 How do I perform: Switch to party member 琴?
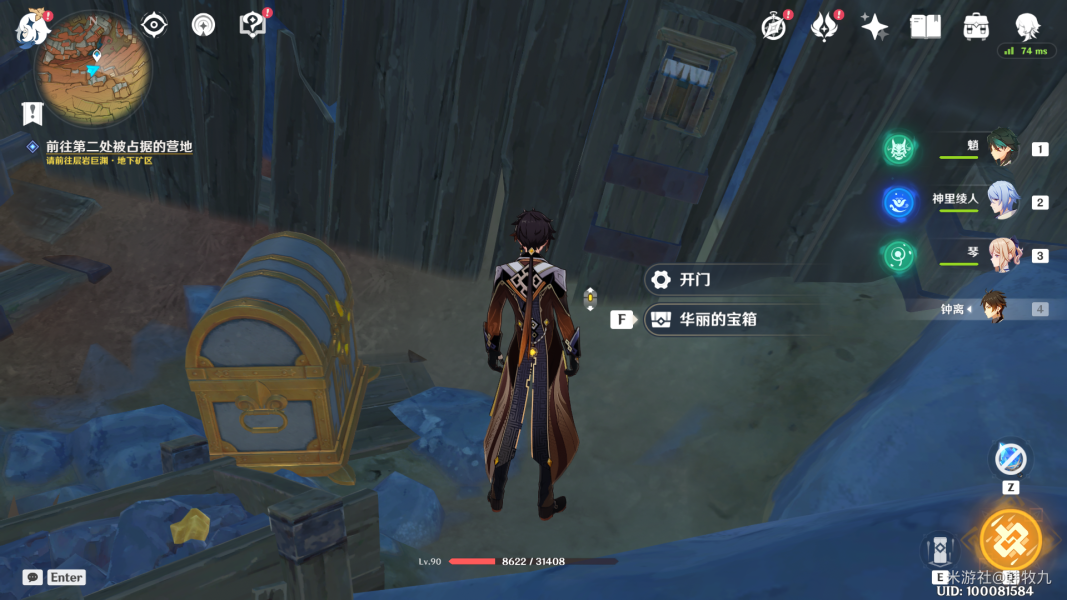pos(1001,254)
